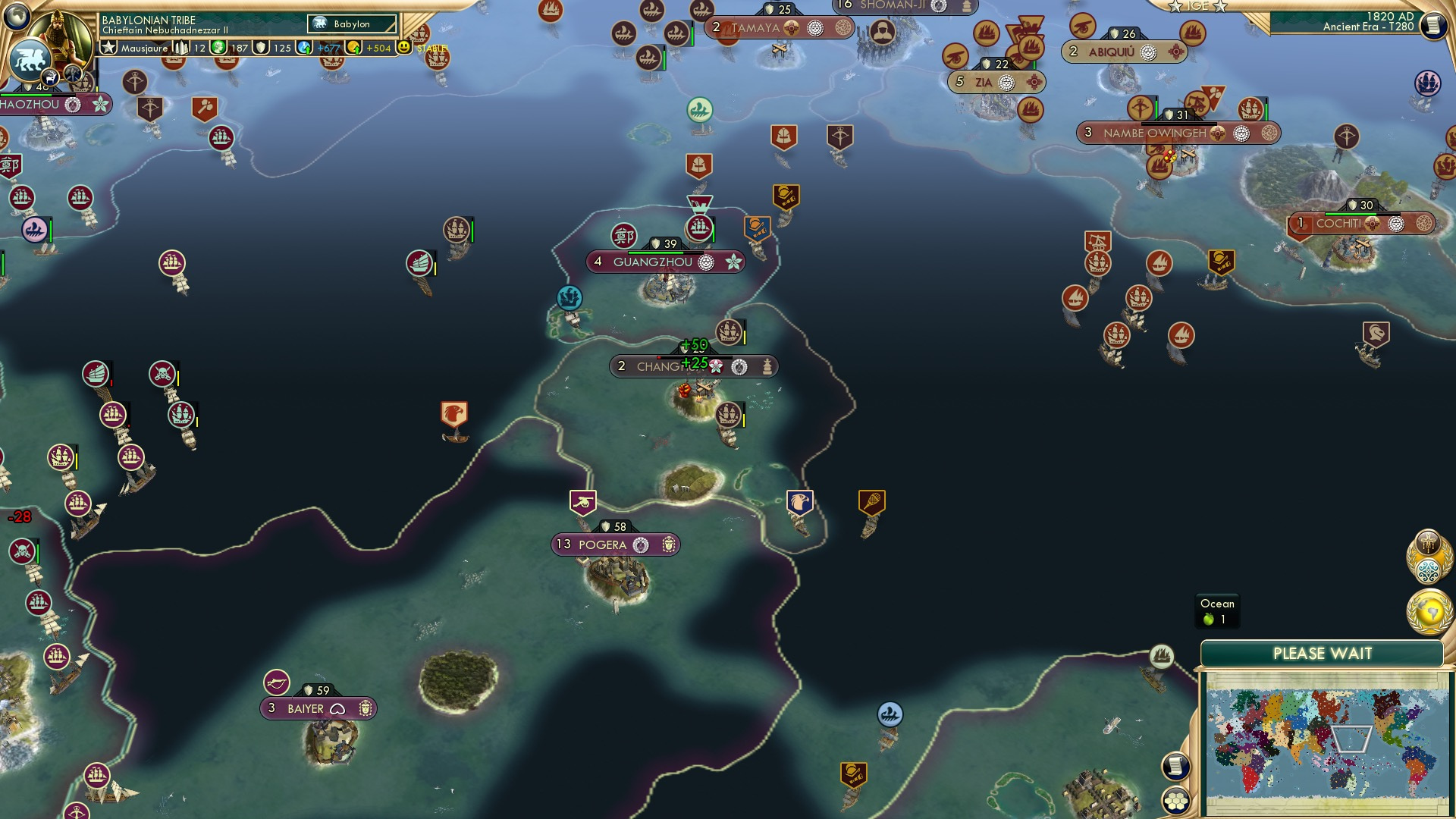This screenshot has height=819, width=1456.
Task: Toggle the hex grid overlay near the minimap
Action: pyautogui.click(x=1175, y=800)
